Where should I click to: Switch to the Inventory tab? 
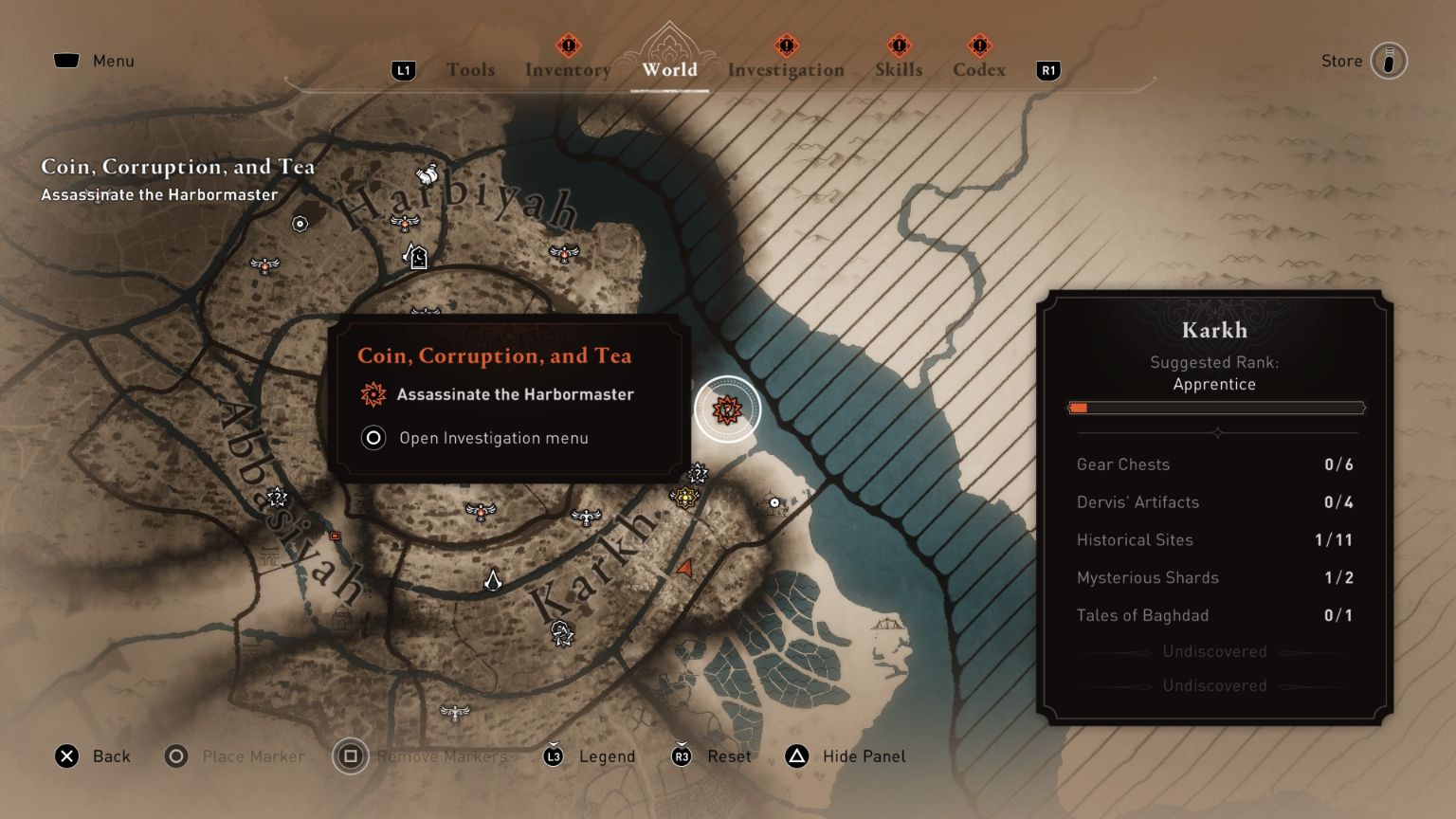(567, 69)
